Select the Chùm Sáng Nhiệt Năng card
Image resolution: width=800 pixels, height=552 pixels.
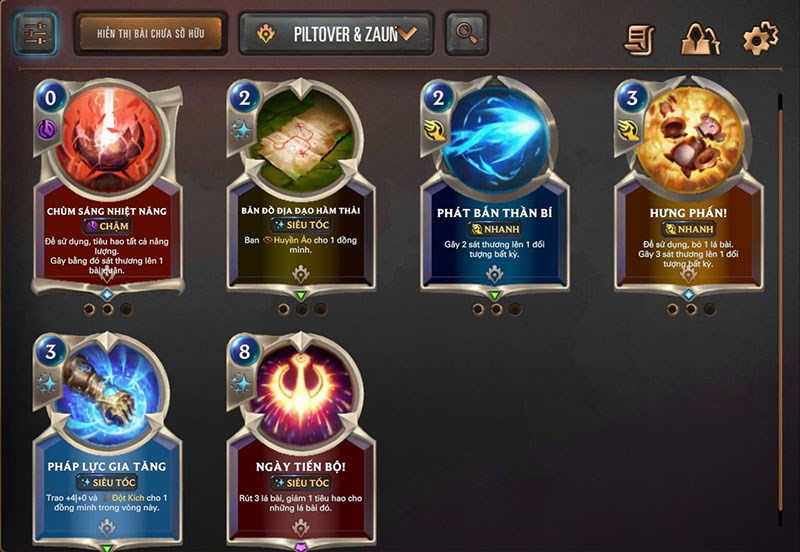[x=110, y=190]
